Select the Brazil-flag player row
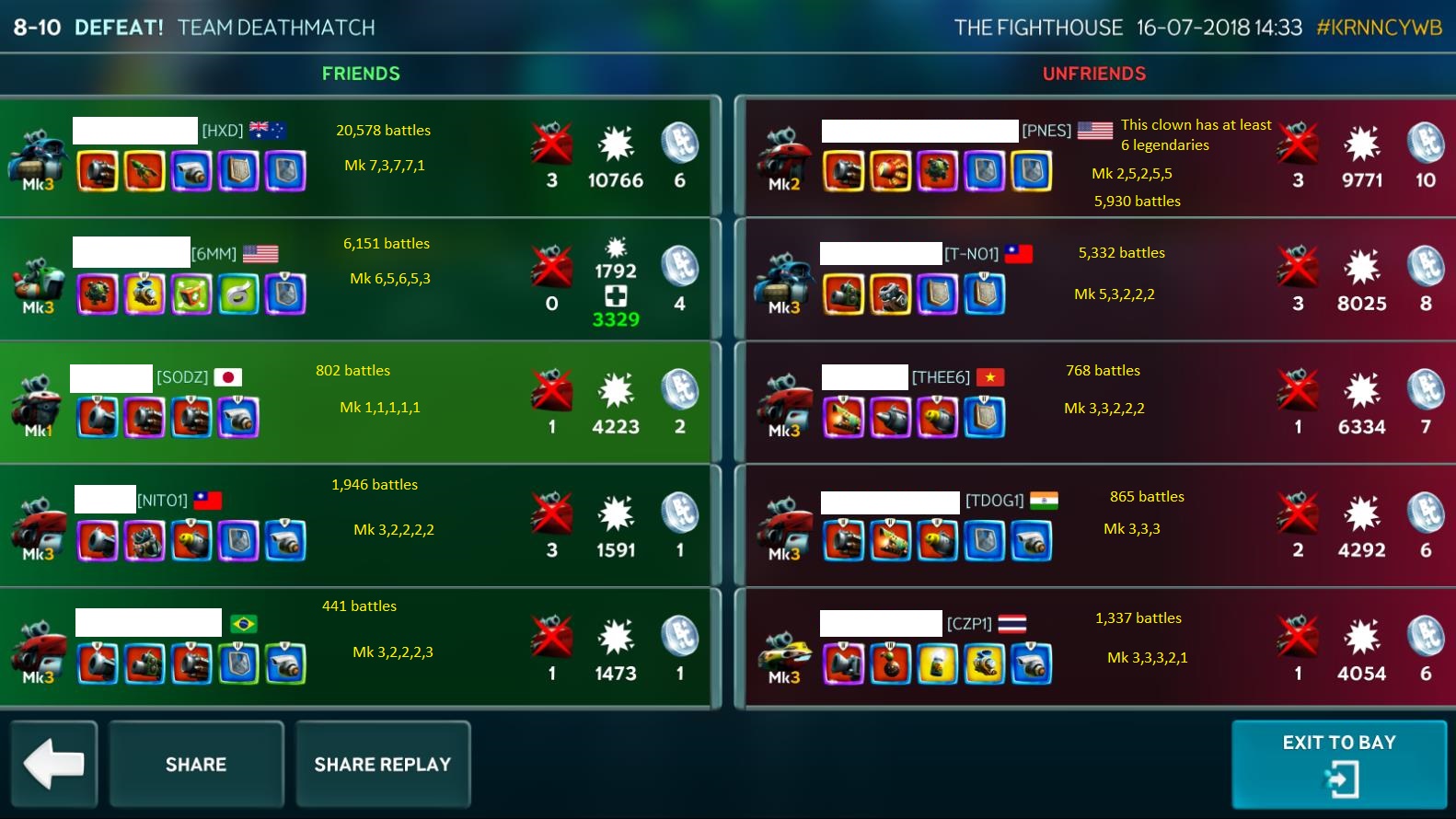 pyautogui.click(x=359, y=650)
